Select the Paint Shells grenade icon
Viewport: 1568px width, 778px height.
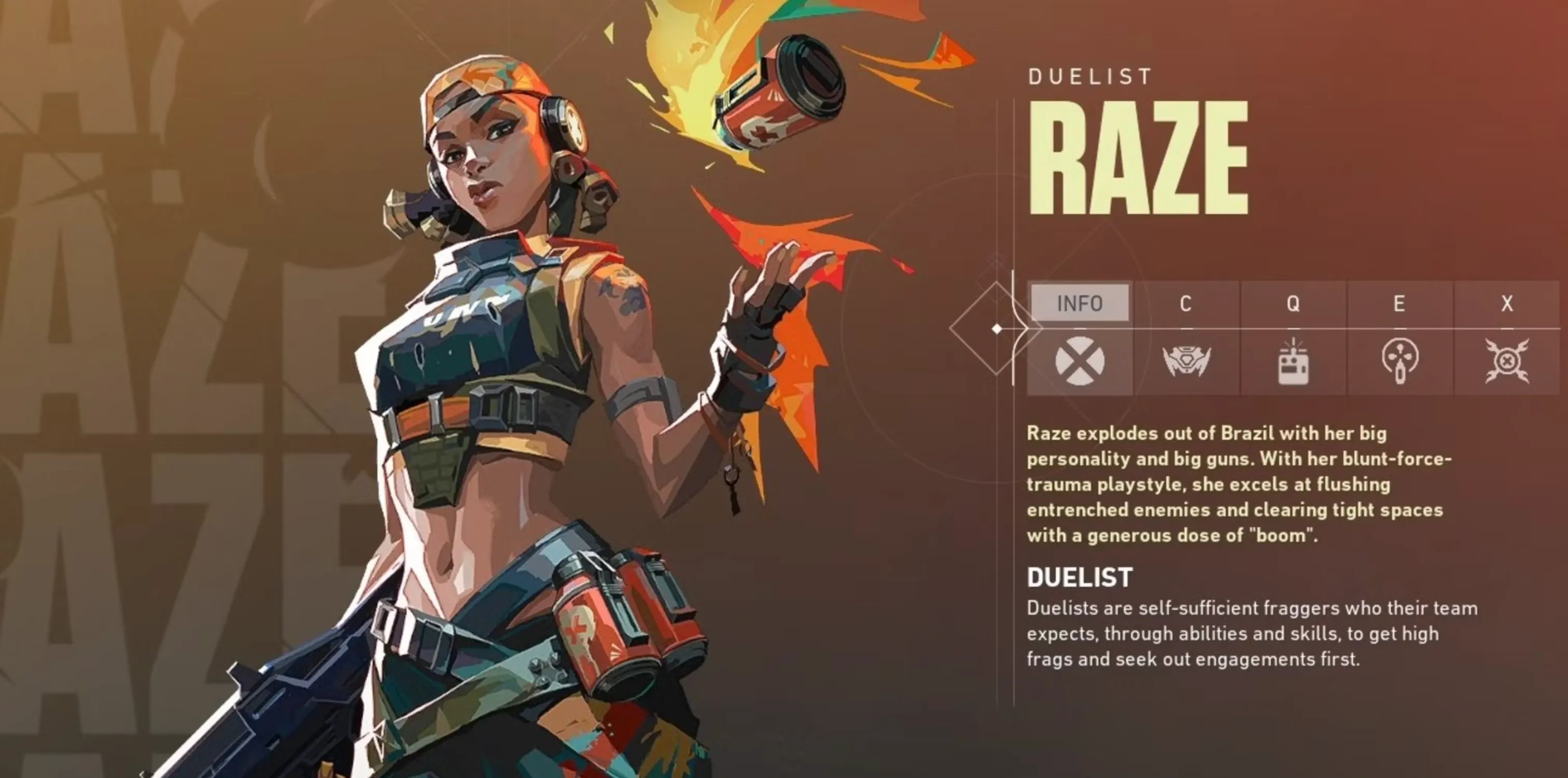[1399, 361]
